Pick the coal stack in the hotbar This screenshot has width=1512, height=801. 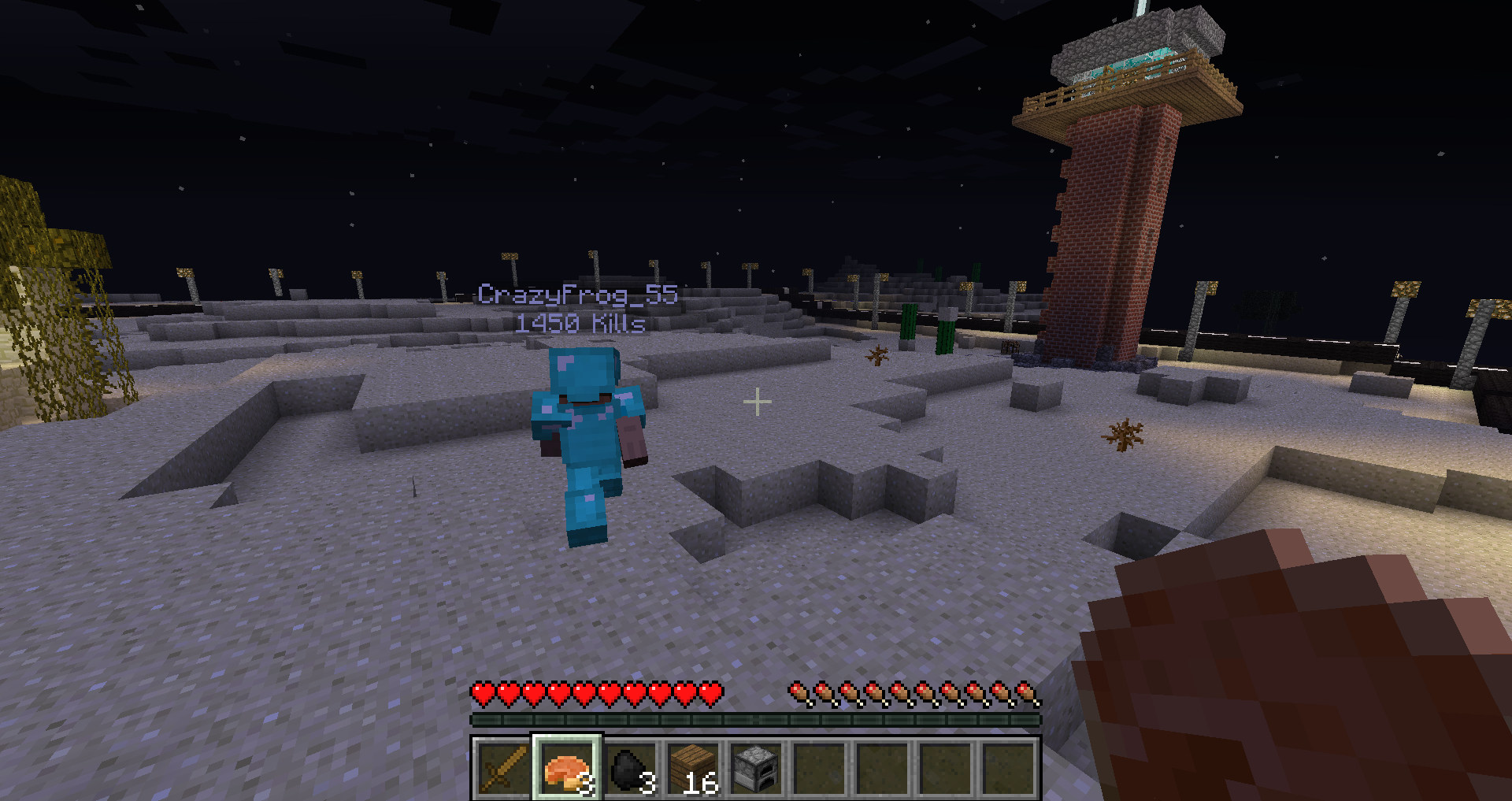tap(630, 768)
